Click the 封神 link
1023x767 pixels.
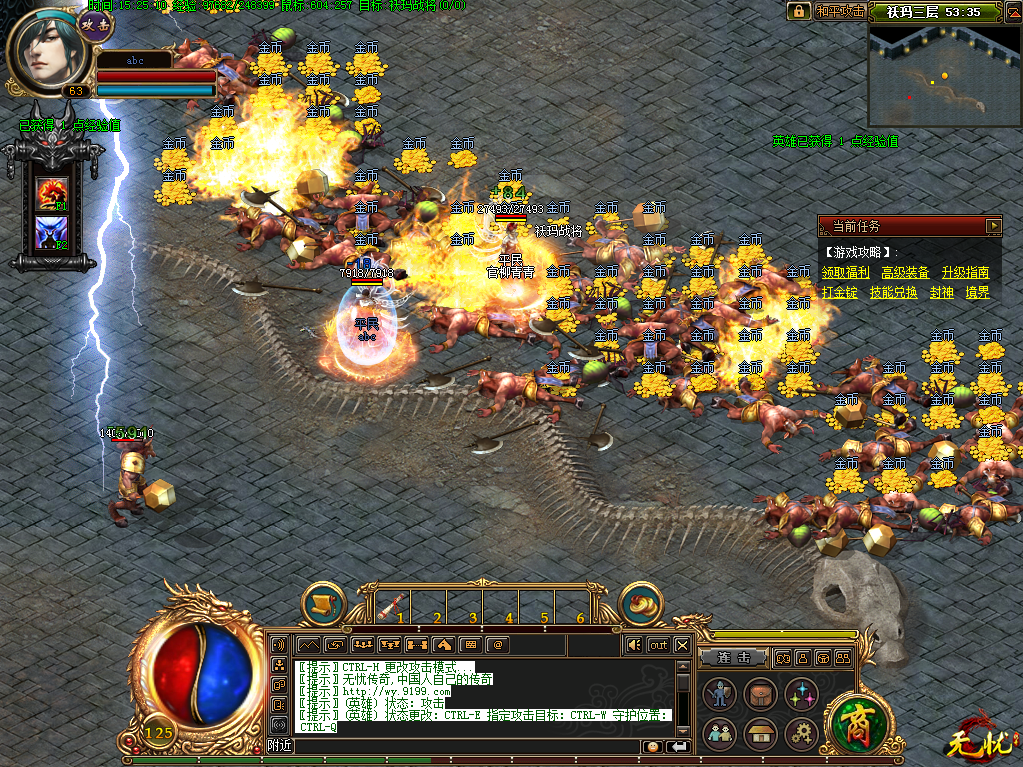click(x=941, y=292)
